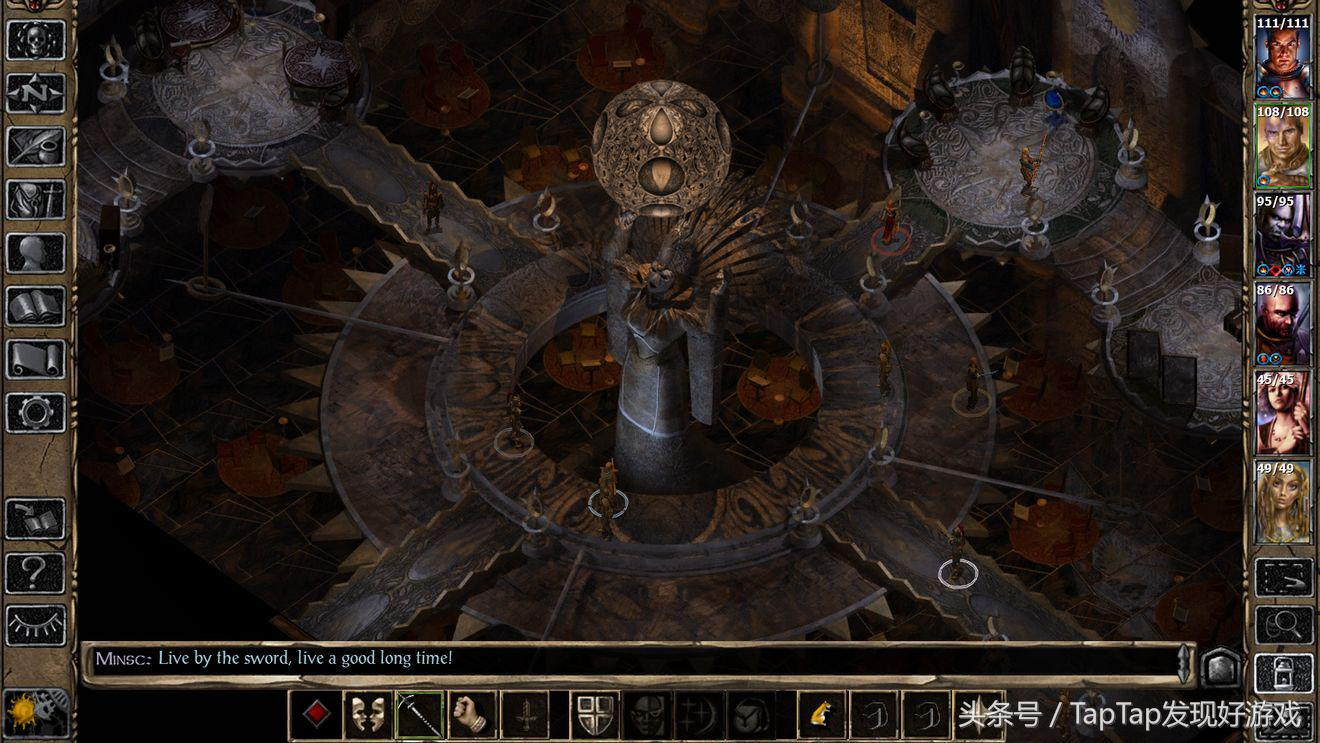Select the 111/111 hit points party portrait
This screenshot has height=743, width=1320.
(x=1283, y=58)
